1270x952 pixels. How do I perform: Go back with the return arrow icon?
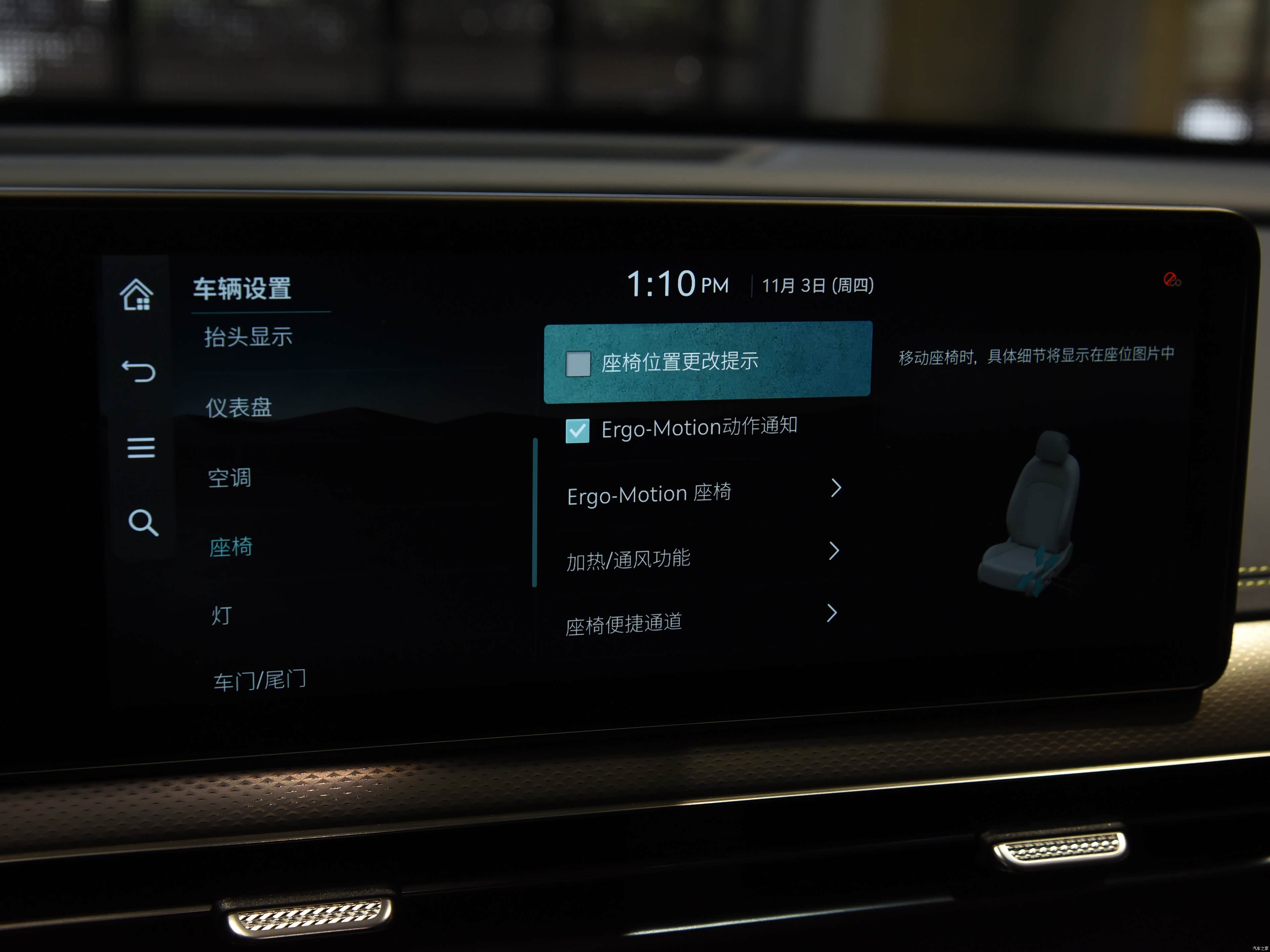click(x=139, y=371)
